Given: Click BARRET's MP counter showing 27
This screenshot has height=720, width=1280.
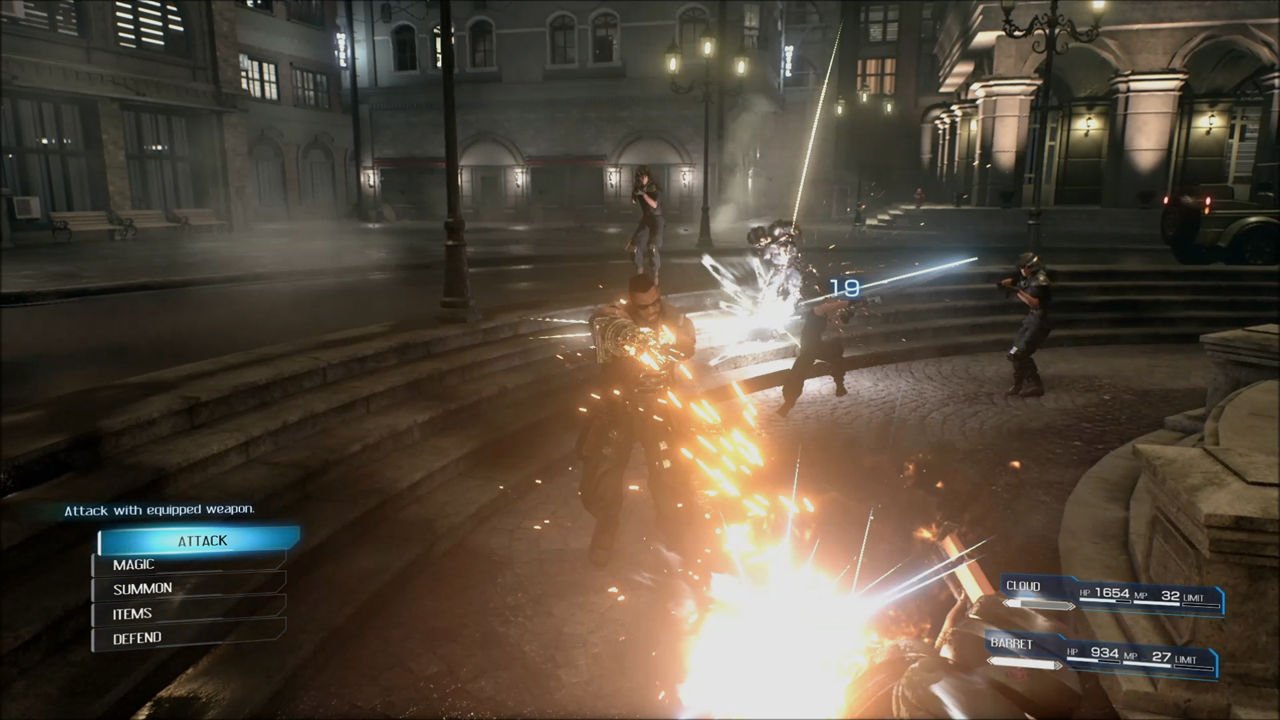Looking at the screenshot, I should [1160, 656].
